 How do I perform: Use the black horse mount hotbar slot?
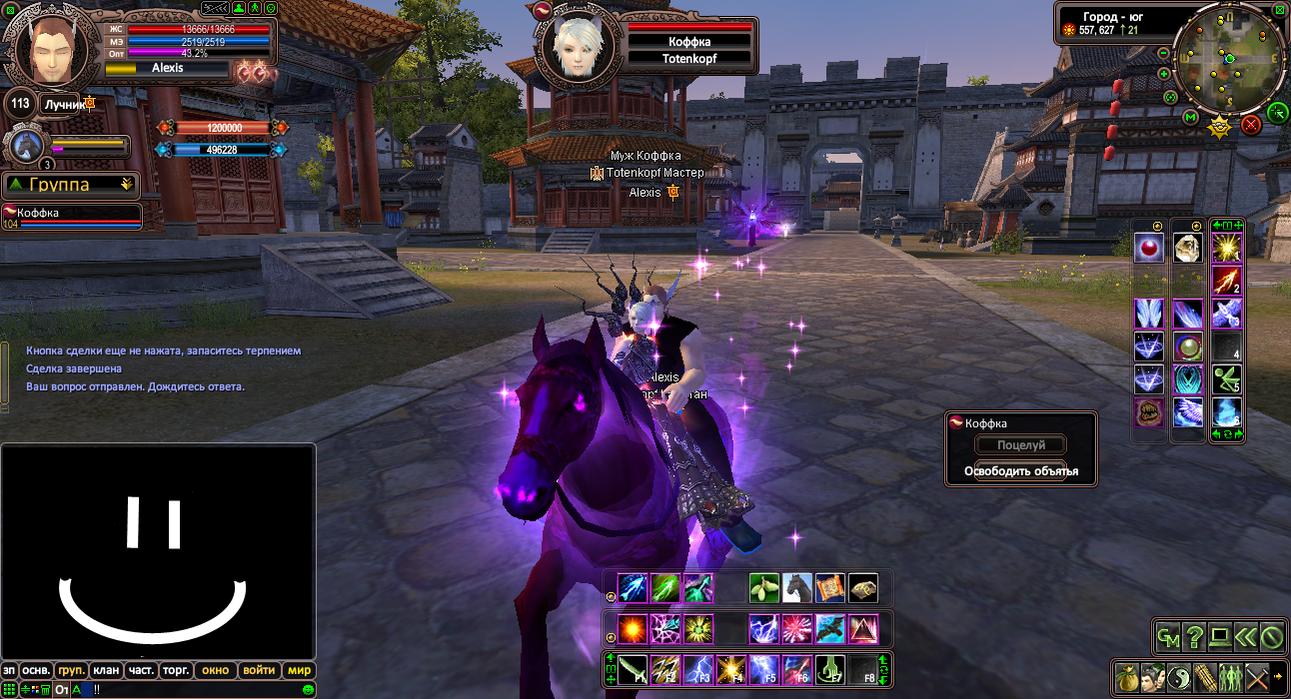797,588
